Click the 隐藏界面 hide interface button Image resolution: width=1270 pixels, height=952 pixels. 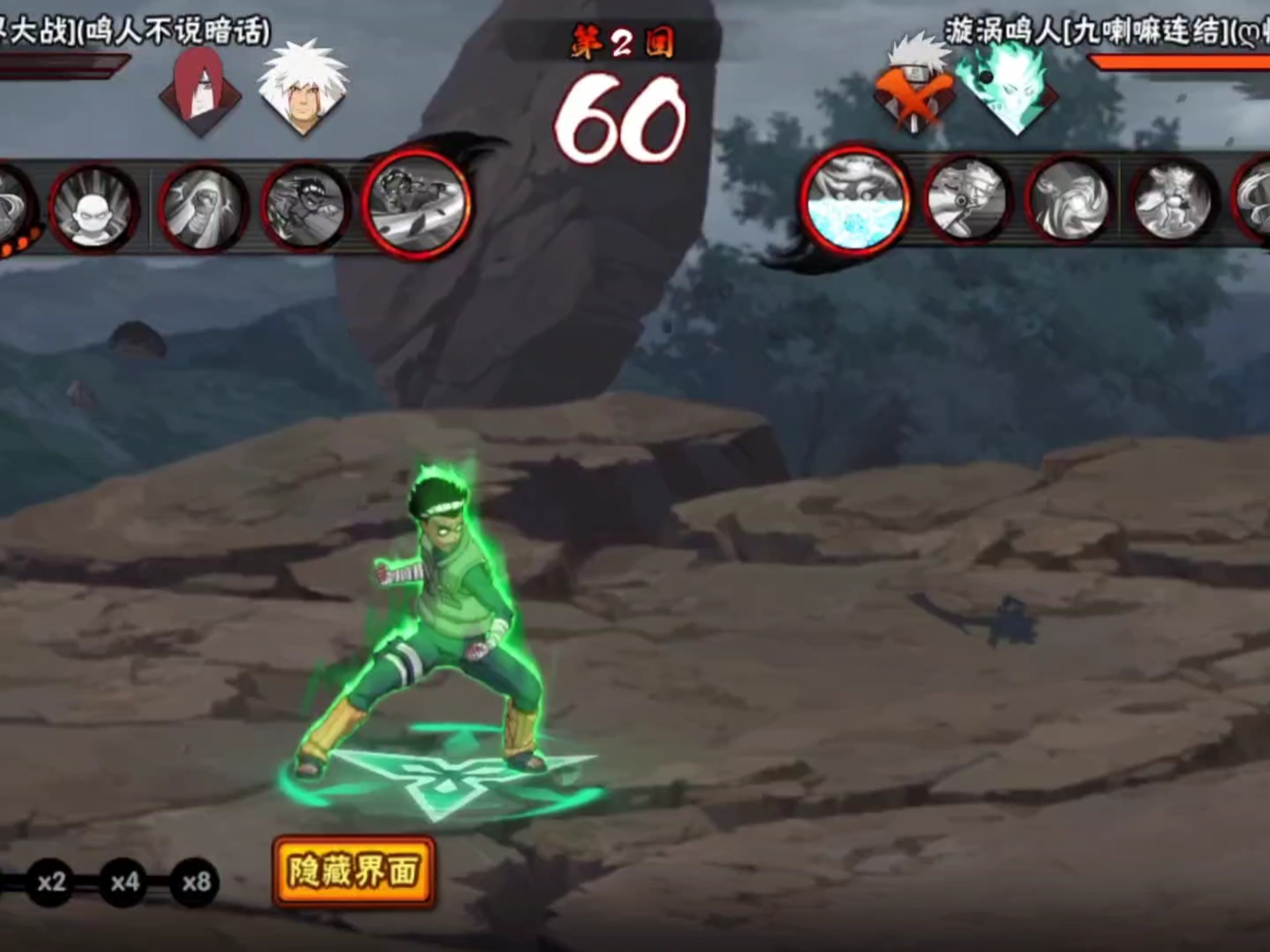point(354,871)
